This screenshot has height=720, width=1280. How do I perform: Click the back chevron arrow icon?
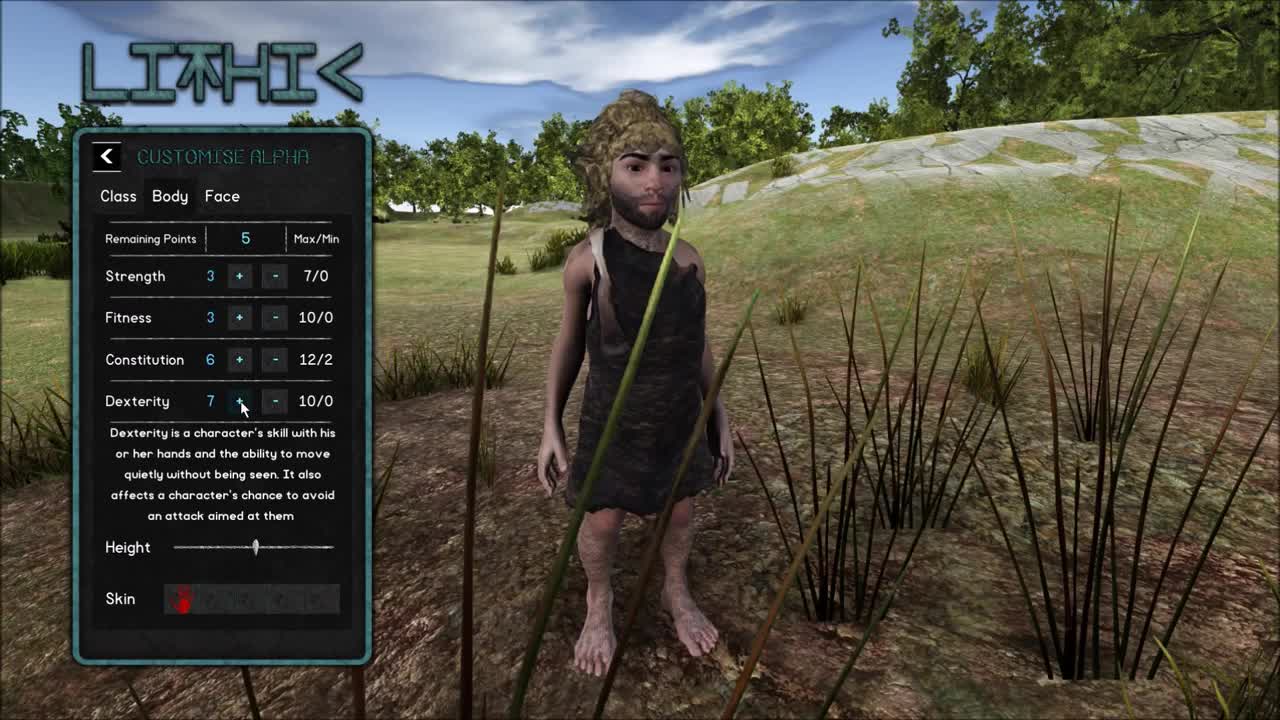tap(107, 157)
